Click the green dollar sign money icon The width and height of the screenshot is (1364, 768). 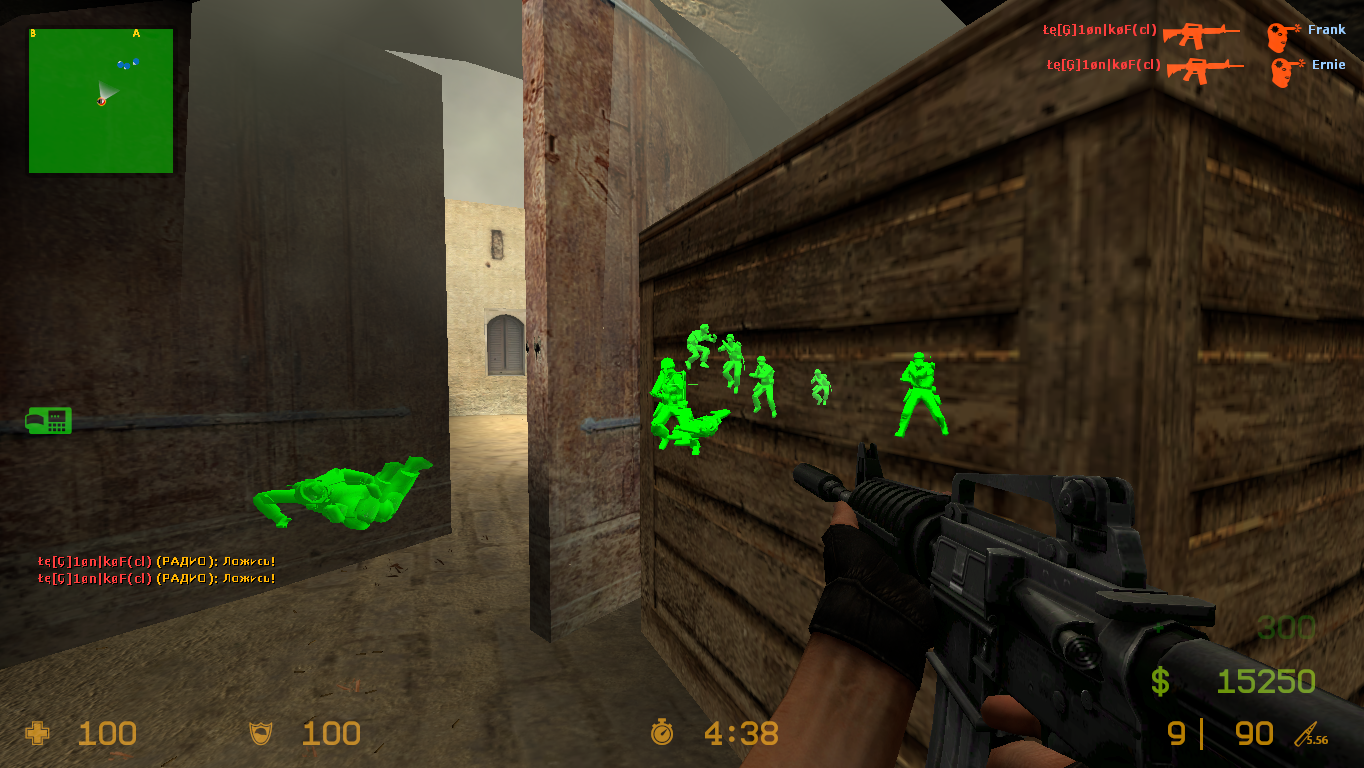[1160, 682]
